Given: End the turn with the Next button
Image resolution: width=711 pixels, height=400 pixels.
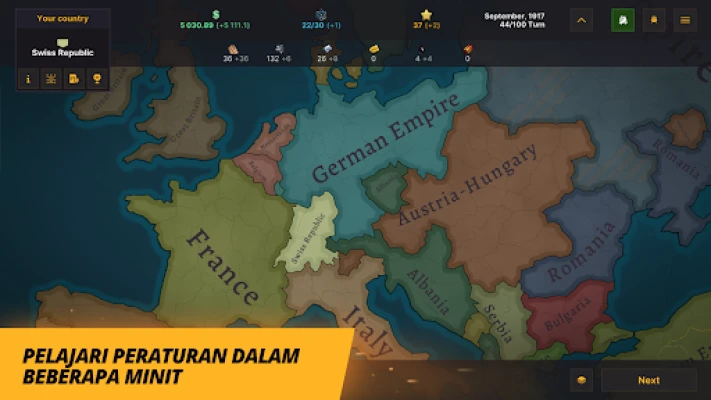Looking at the screenshot, I should [x=649, y=380].
